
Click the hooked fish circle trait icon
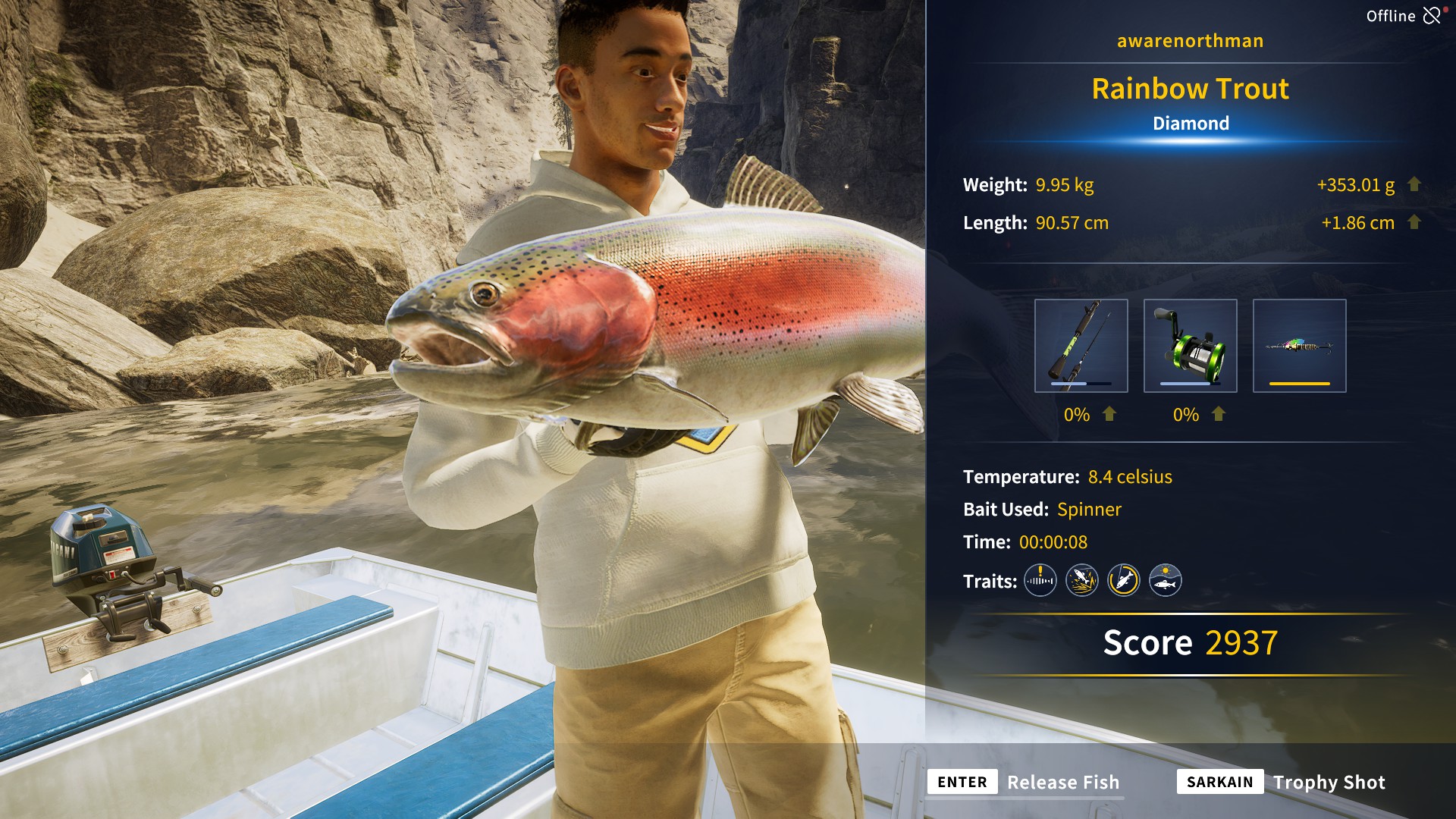click(1125, 580)
